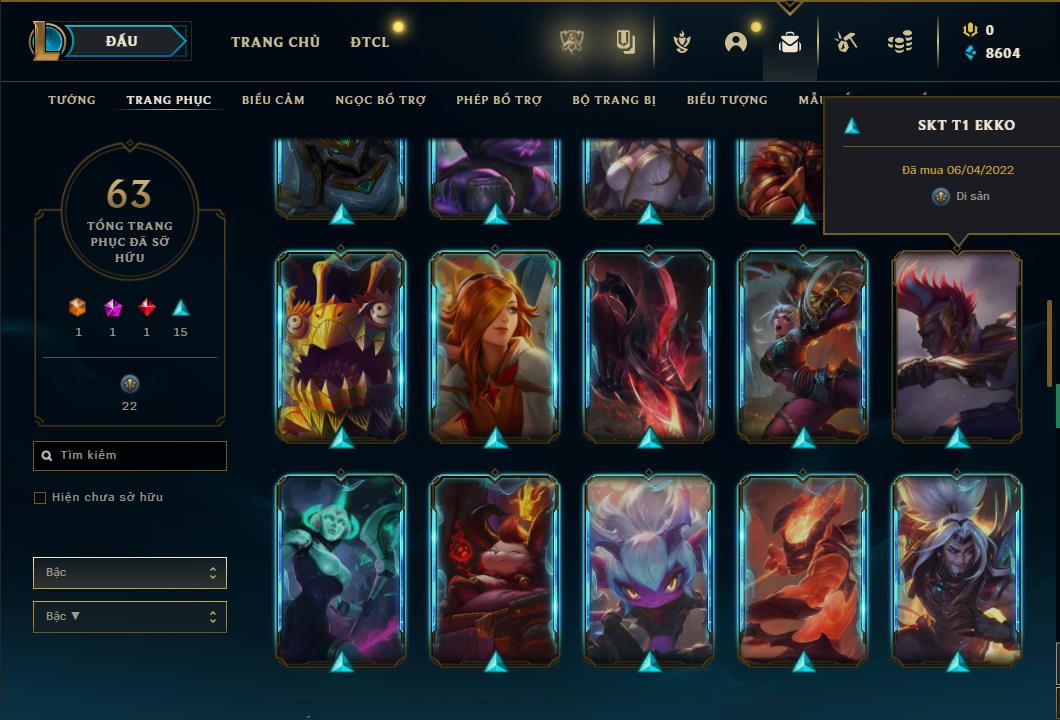Switch to the BIỂU CẢM tab
Image resolution: width=1060 pixels, height=720 pixels.
273,100
